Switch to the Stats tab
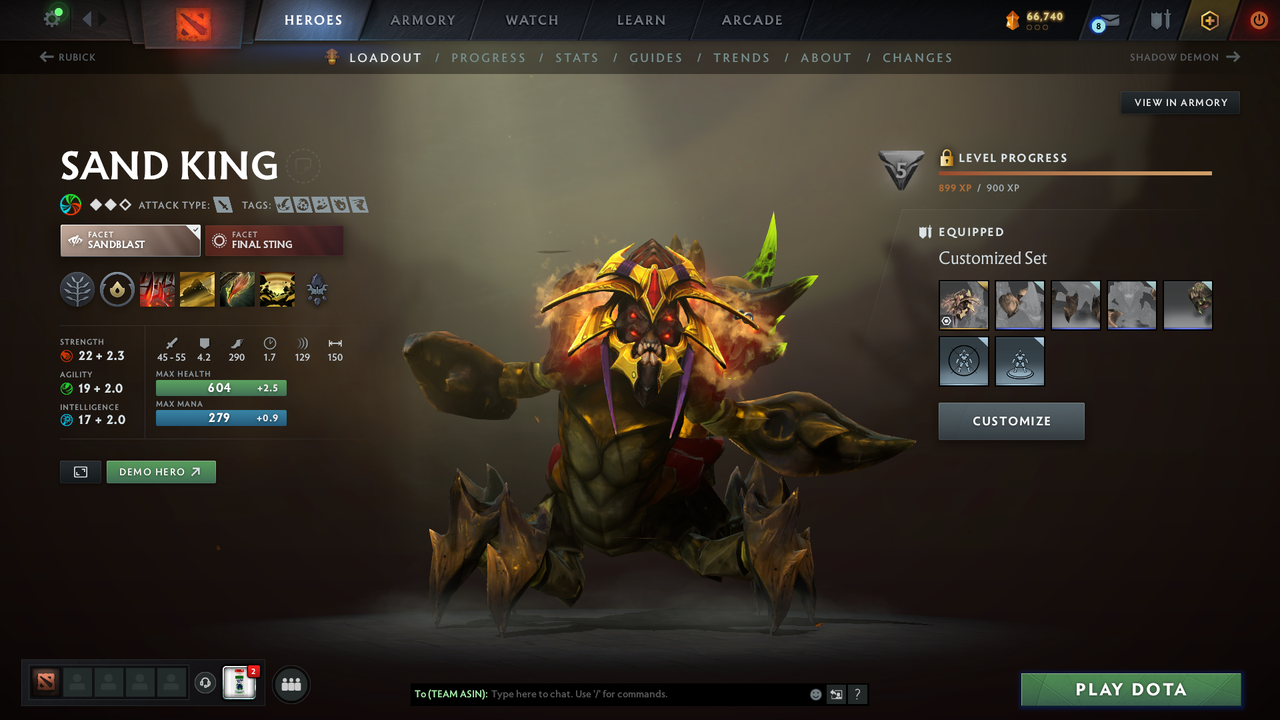The width and height of the screenshot is (1280, 720). pyautogui.click(x=576, y=58)
